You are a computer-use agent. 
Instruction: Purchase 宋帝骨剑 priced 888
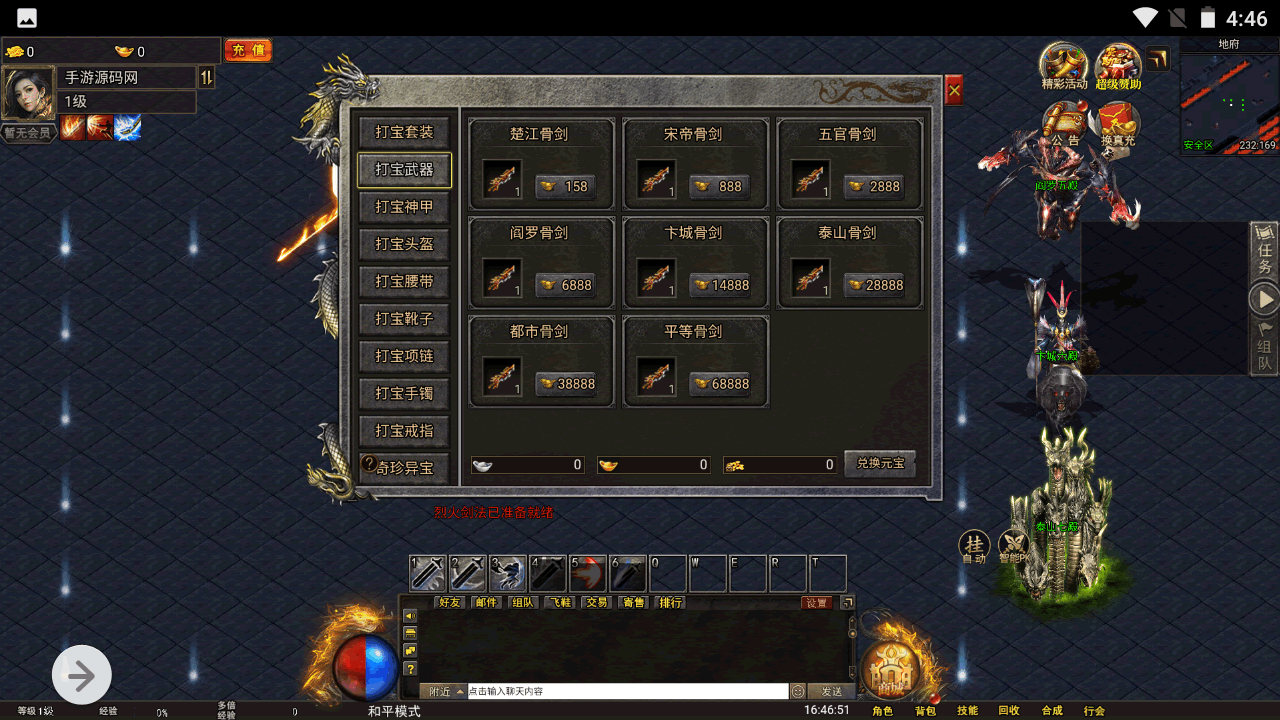tap(720, 186)
